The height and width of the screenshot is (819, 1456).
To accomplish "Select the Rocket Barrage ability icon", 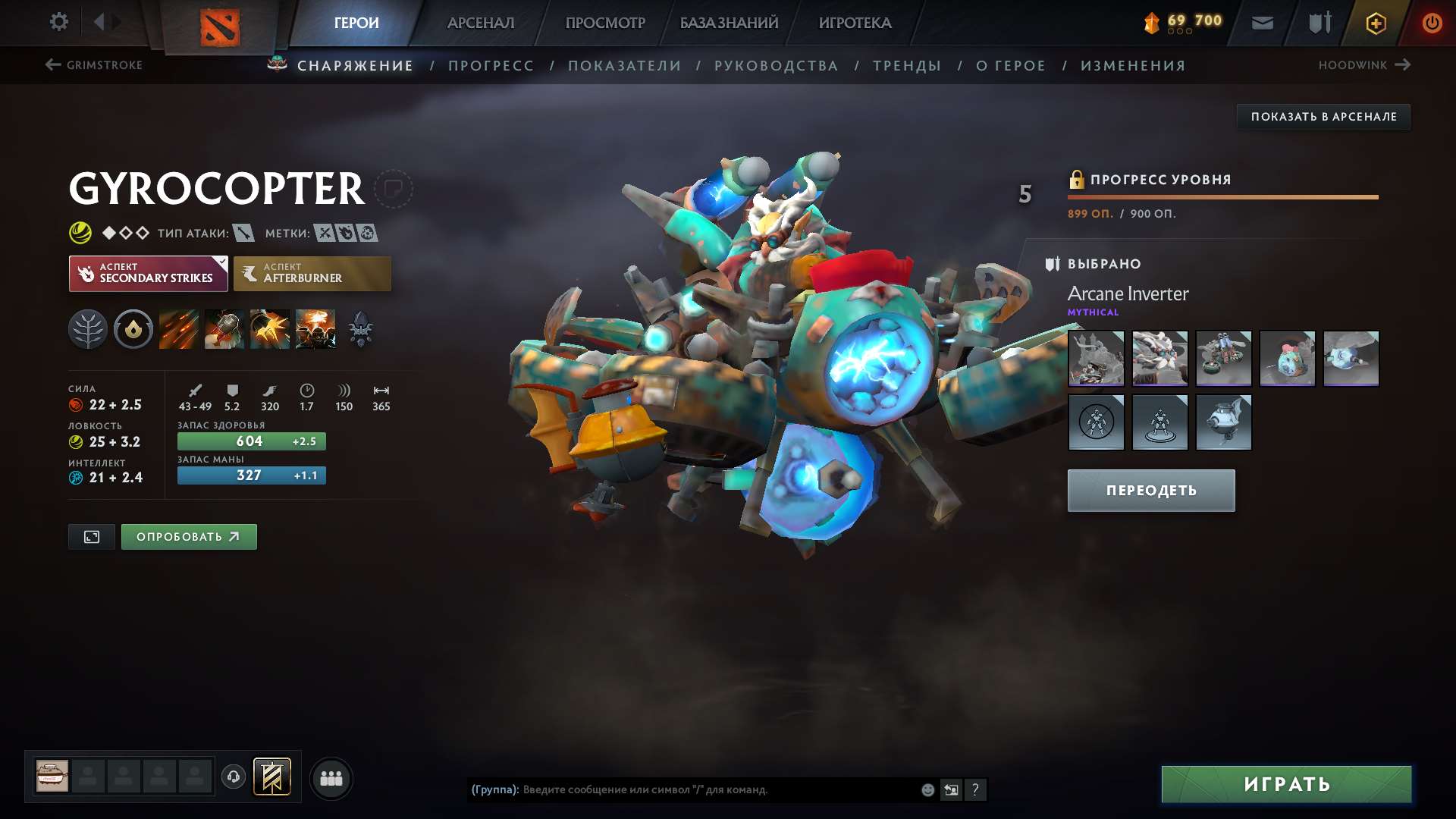I will tap(178, 328).
